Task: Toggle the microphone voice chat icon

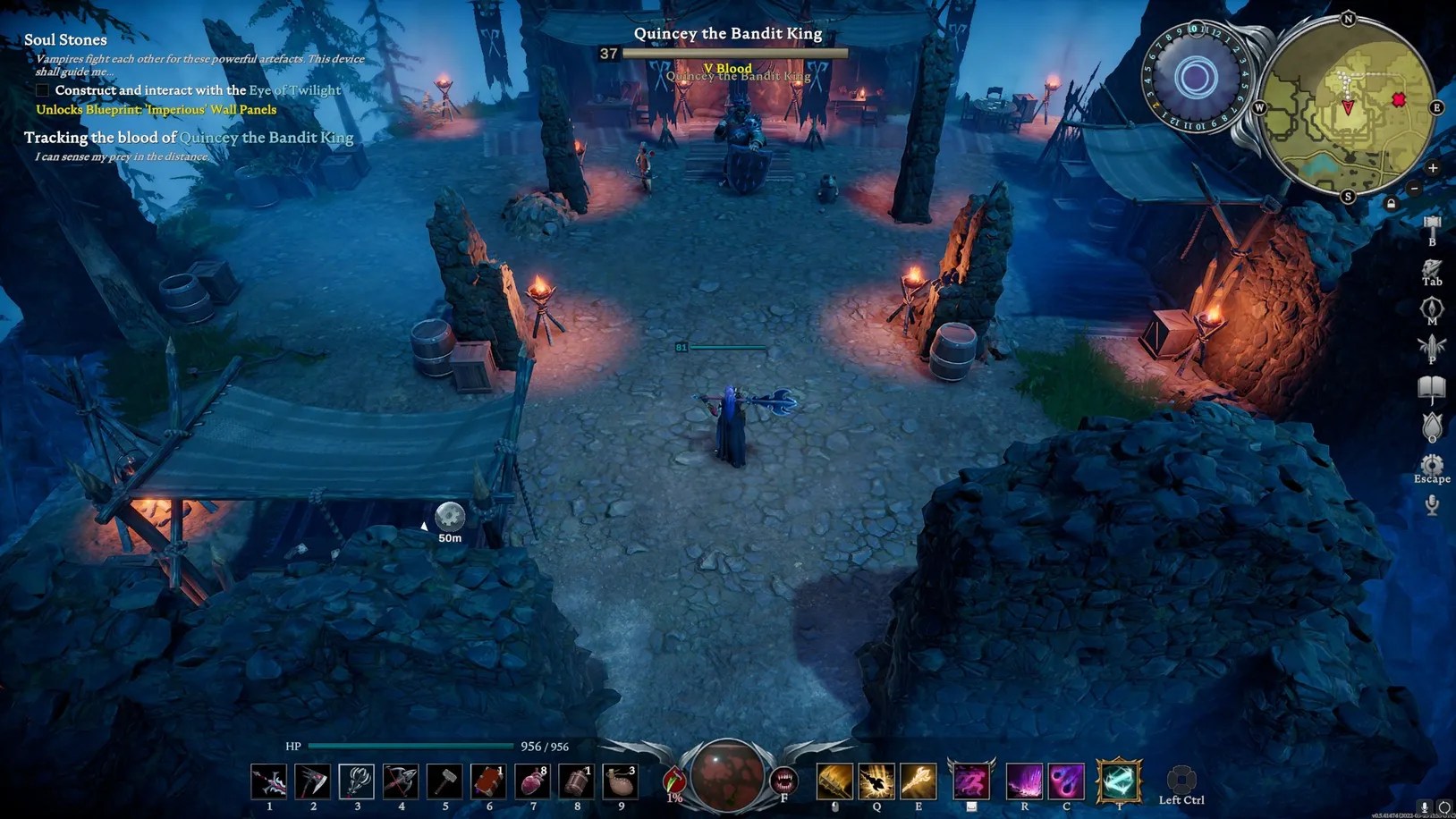Action: click(x=1432, y=505)
